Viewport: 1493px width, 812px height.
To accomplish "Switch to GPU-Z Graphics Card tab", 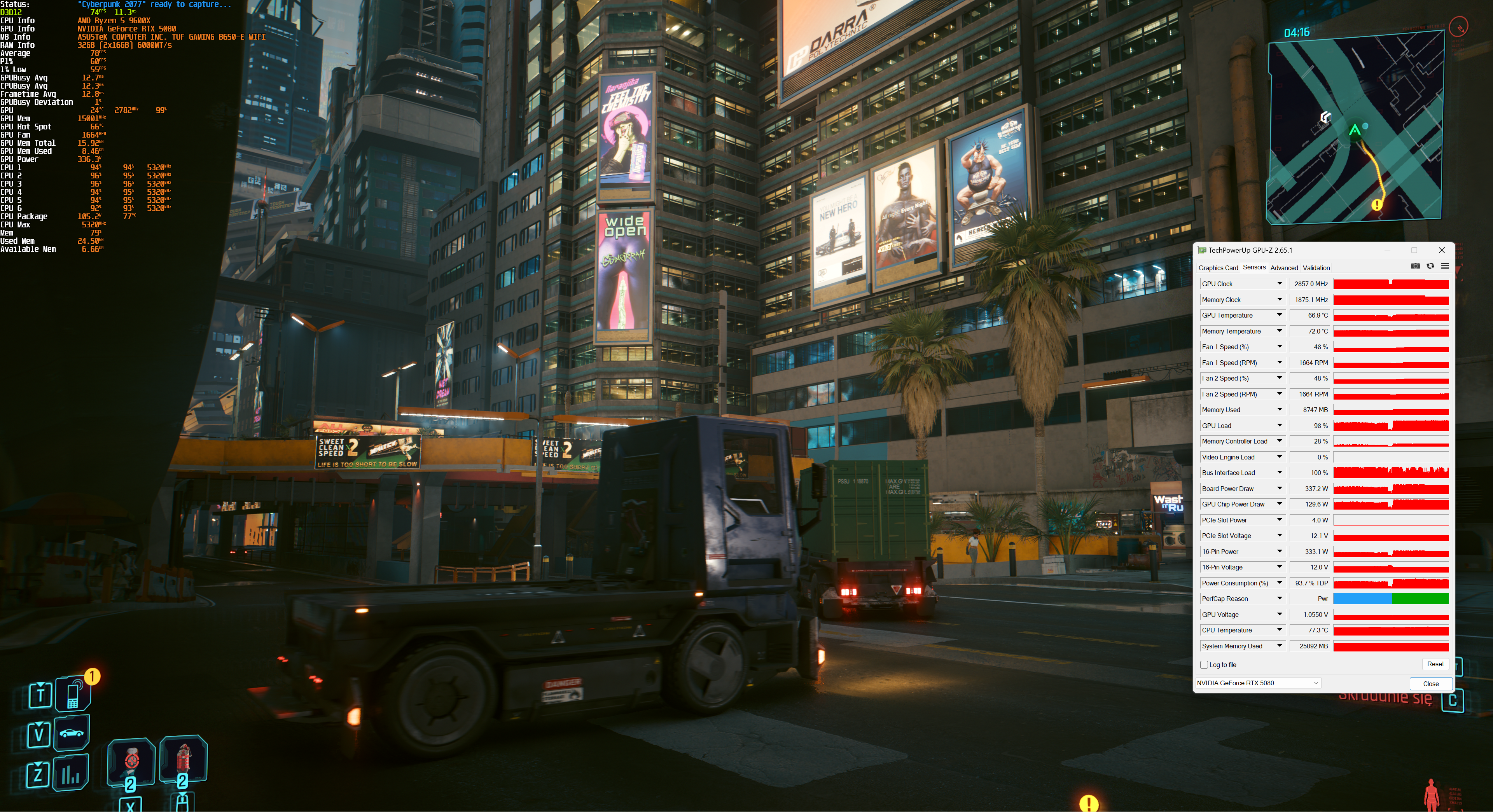I will (x=1218, y=268).
